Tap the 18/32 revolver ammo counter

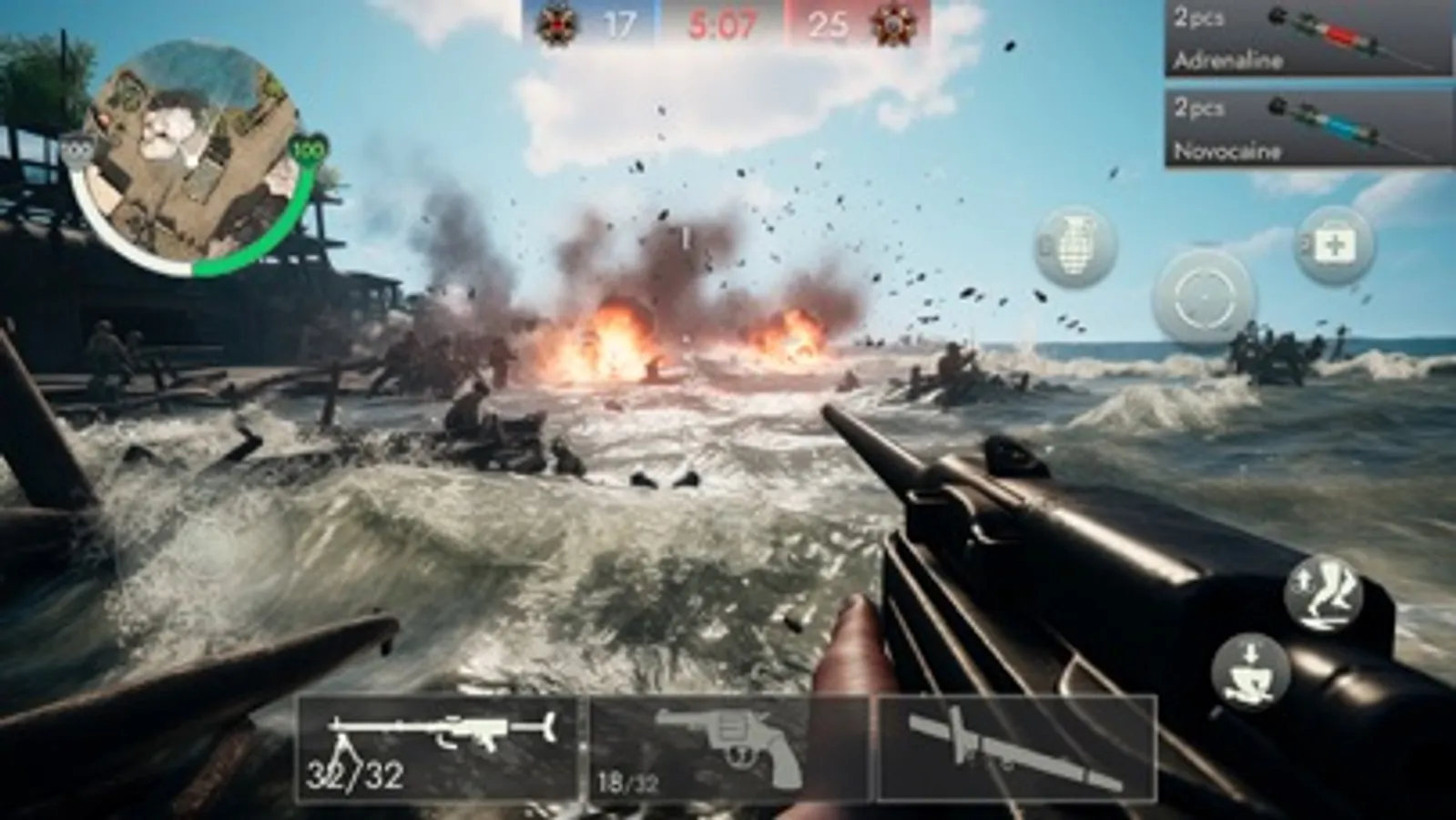click(x=628, y=779)
